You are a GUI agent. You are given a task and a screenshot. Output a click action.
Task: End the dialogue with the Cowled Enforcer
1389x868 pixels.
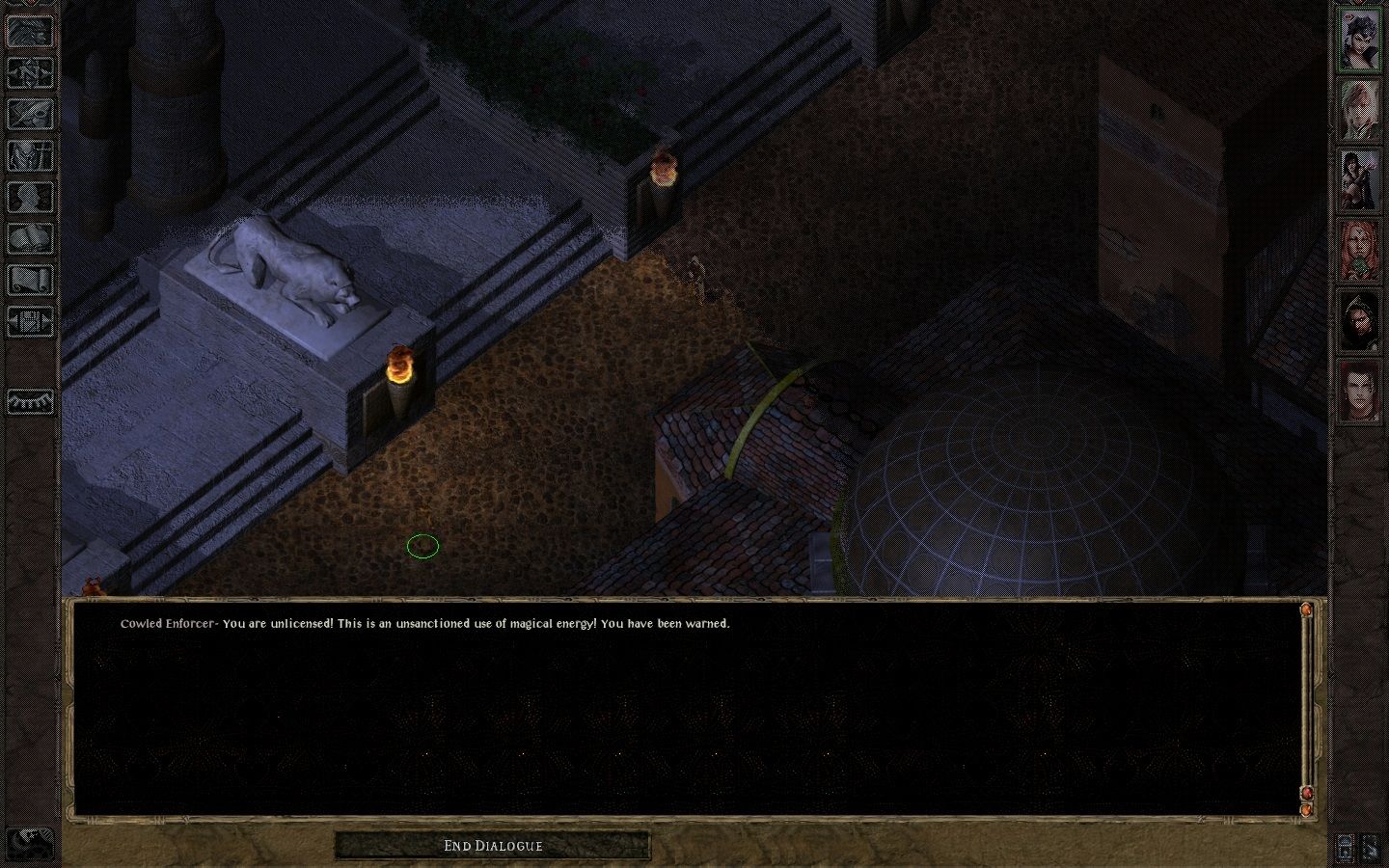492,846
